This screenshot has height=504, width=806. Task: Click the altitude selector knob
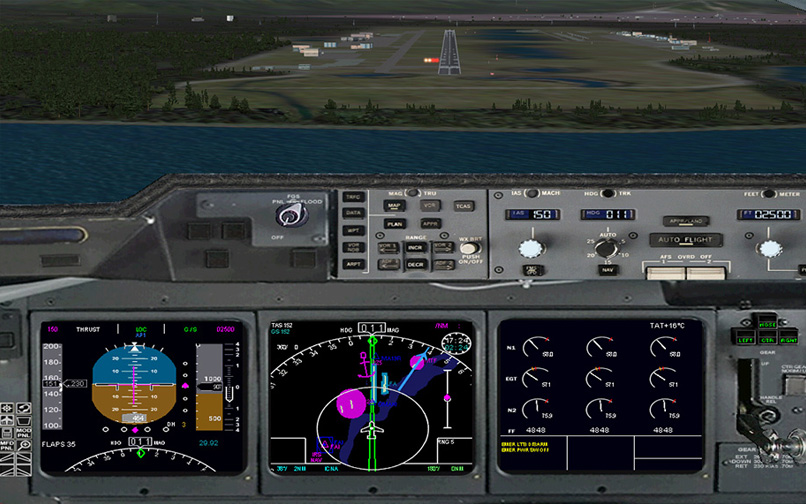(x=770, y=248)
